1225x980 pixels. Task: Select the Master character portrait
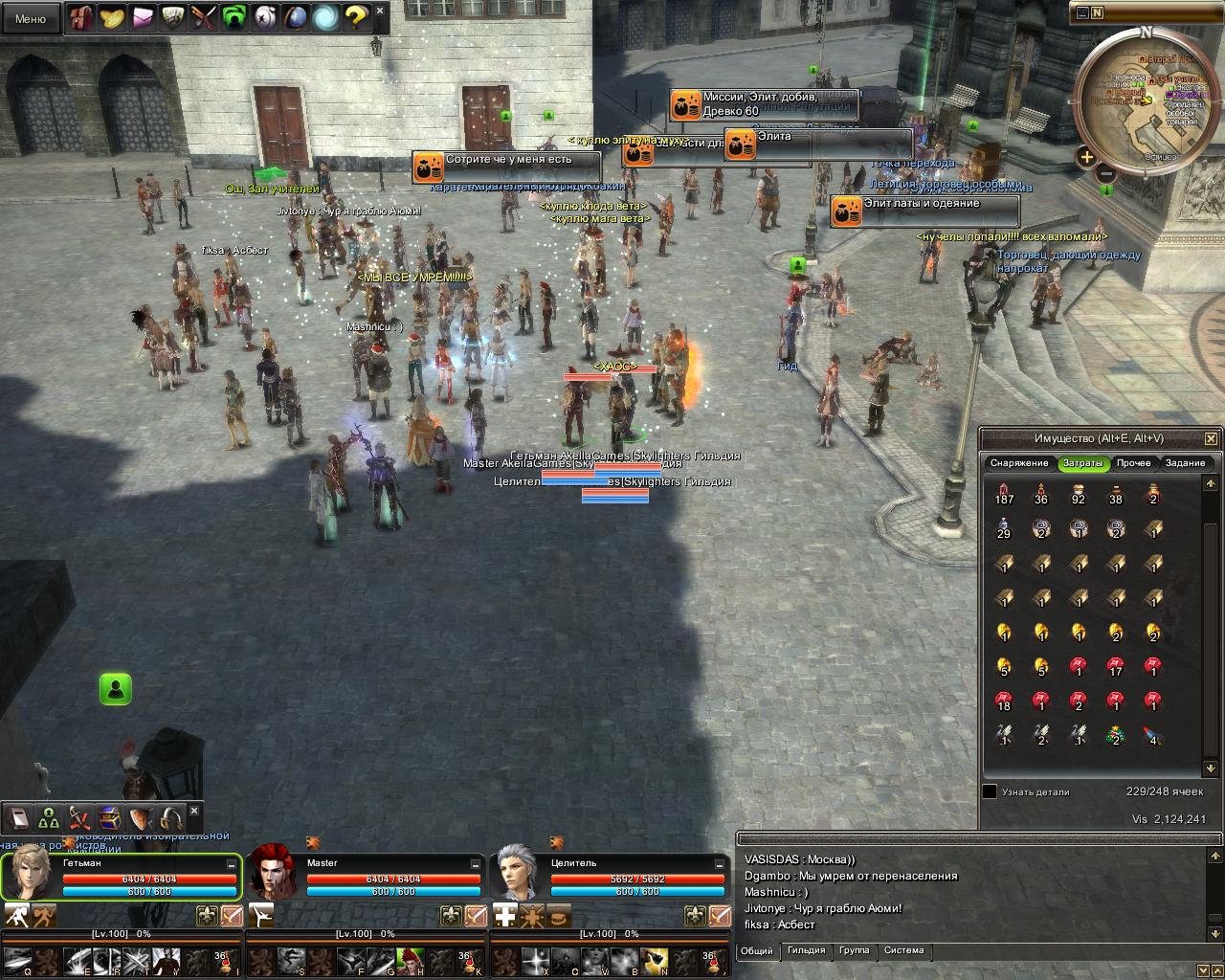tap(274, 874)
